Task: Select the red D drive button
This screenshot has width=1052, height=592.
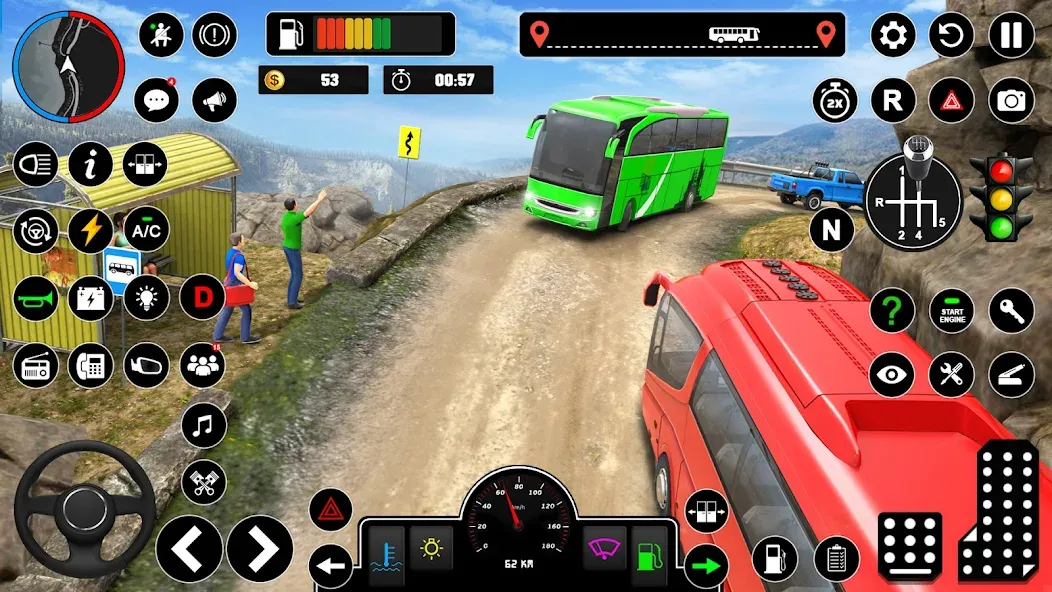Action: click(202, 298)
